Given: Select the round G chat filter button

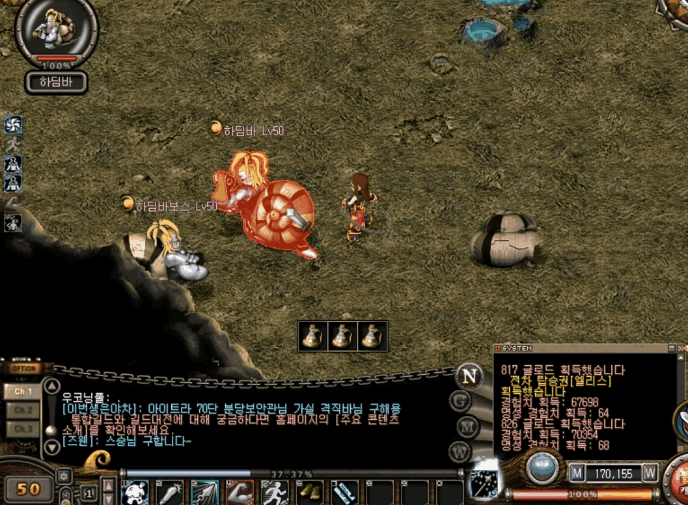Looking at the screenshot, I should pyautogui.click(x=461, y=402).
